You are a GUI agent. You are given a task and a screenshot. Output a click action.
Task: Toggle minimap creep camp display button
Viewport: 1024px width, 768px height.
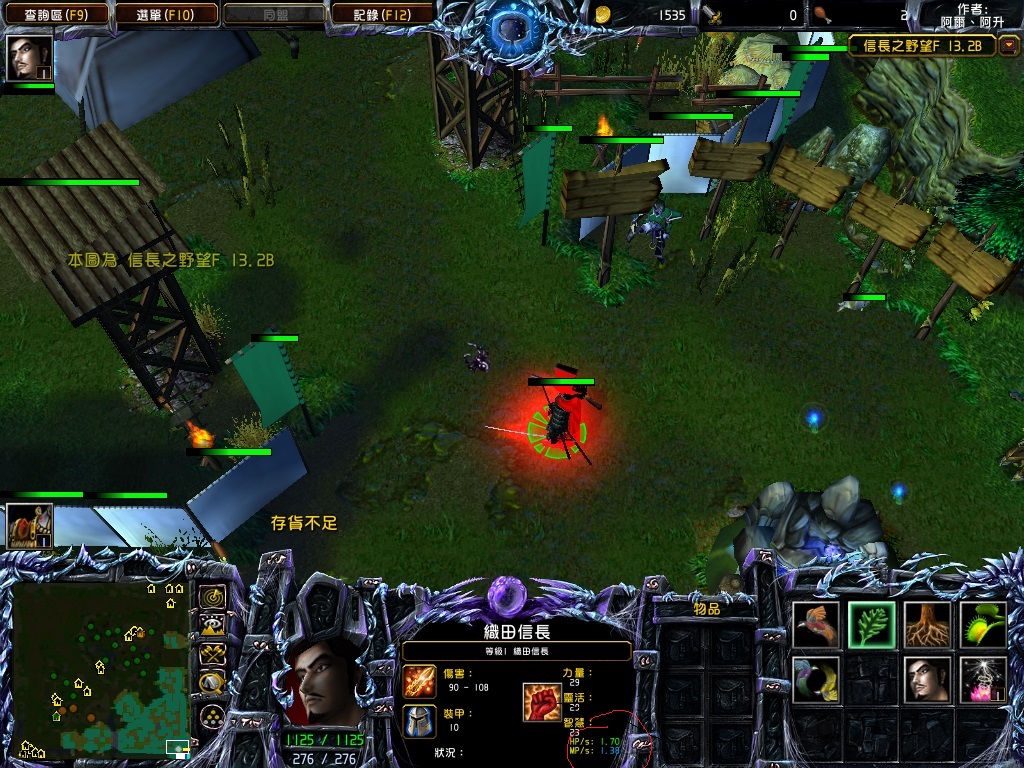click(212, 683)
